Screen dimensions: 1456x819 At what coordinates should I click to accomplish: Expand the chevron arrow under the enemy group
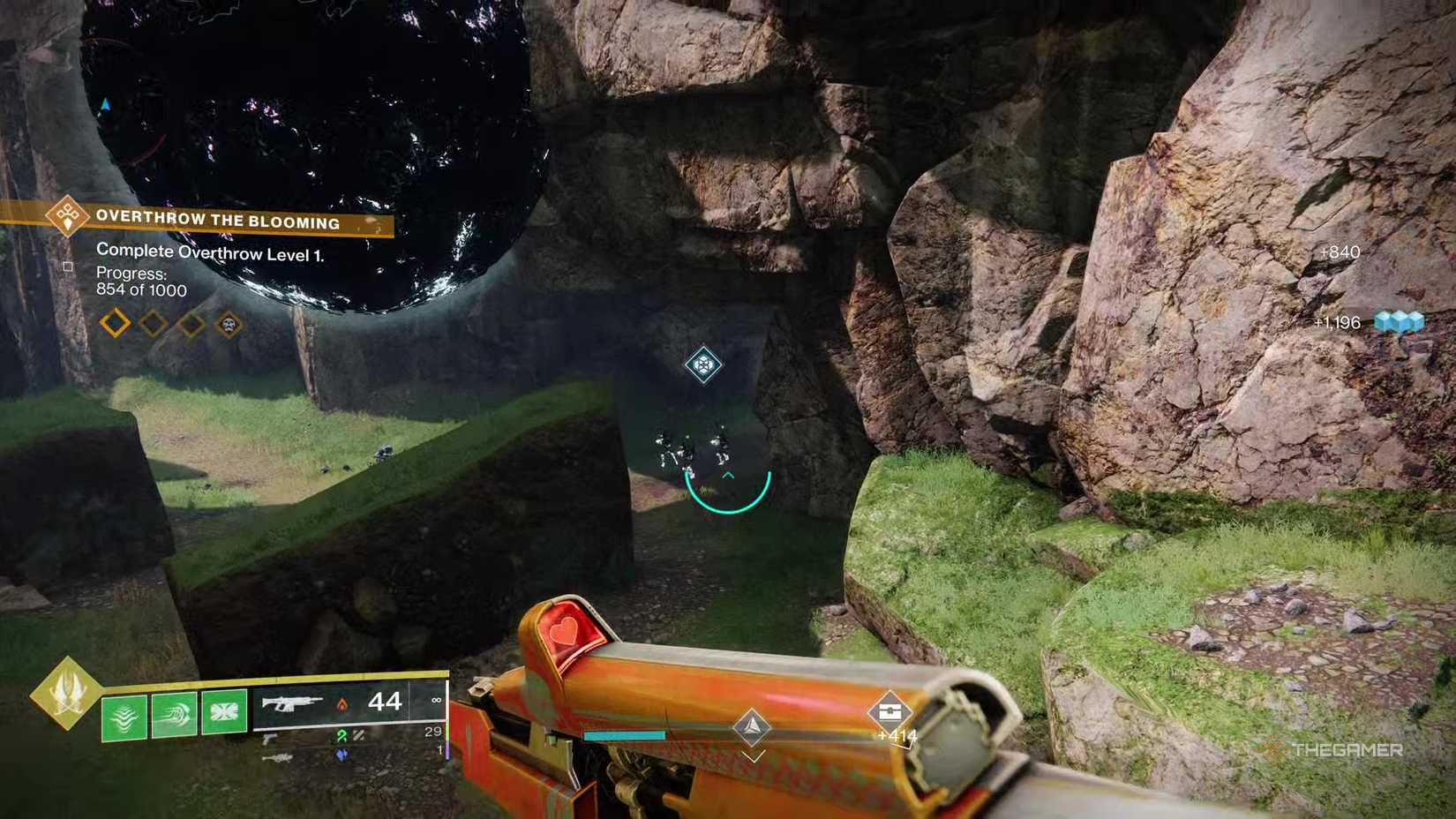(x=727, y=475)
